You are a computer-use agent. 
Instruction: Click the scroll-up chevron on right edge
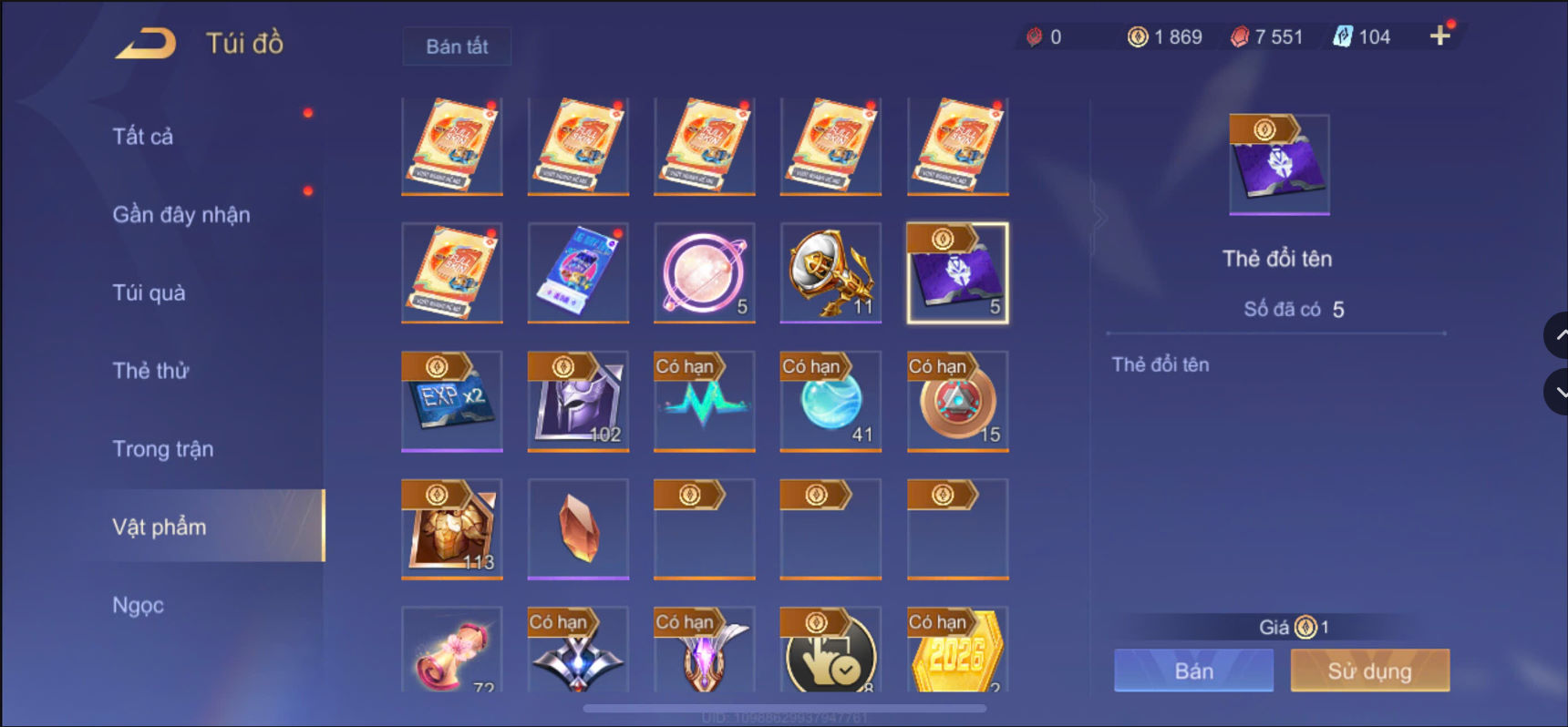(1558, 334)
